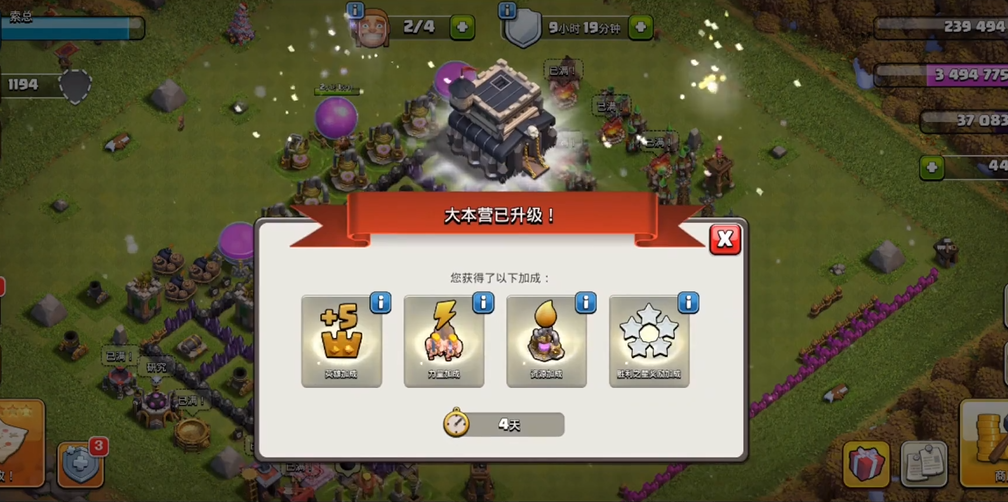
Task: Buy gems with the green plus button
Action: click(932, 166)
